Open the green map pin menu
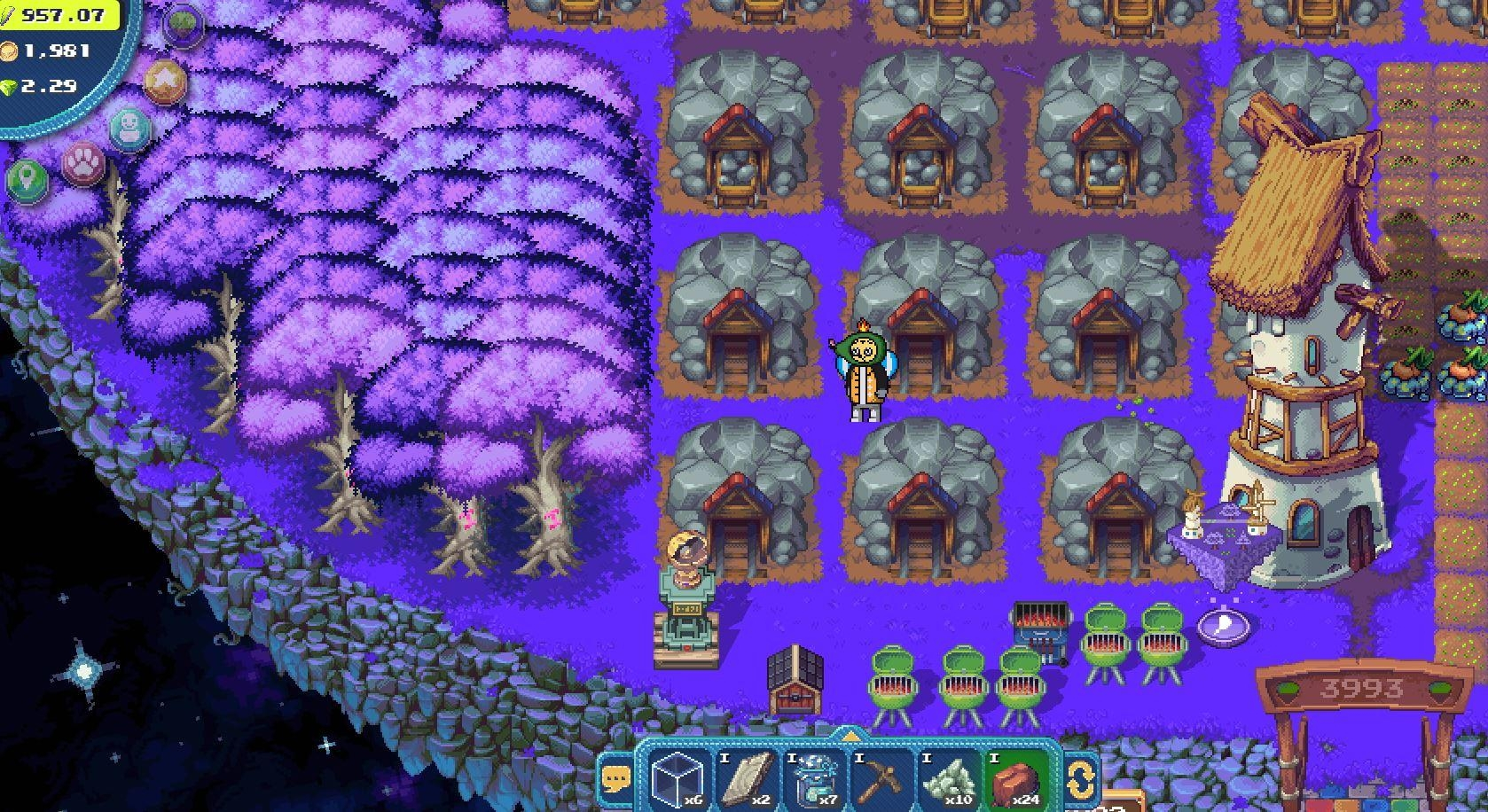The width and height of the screenshot is (1488, 812). (27, 180)
